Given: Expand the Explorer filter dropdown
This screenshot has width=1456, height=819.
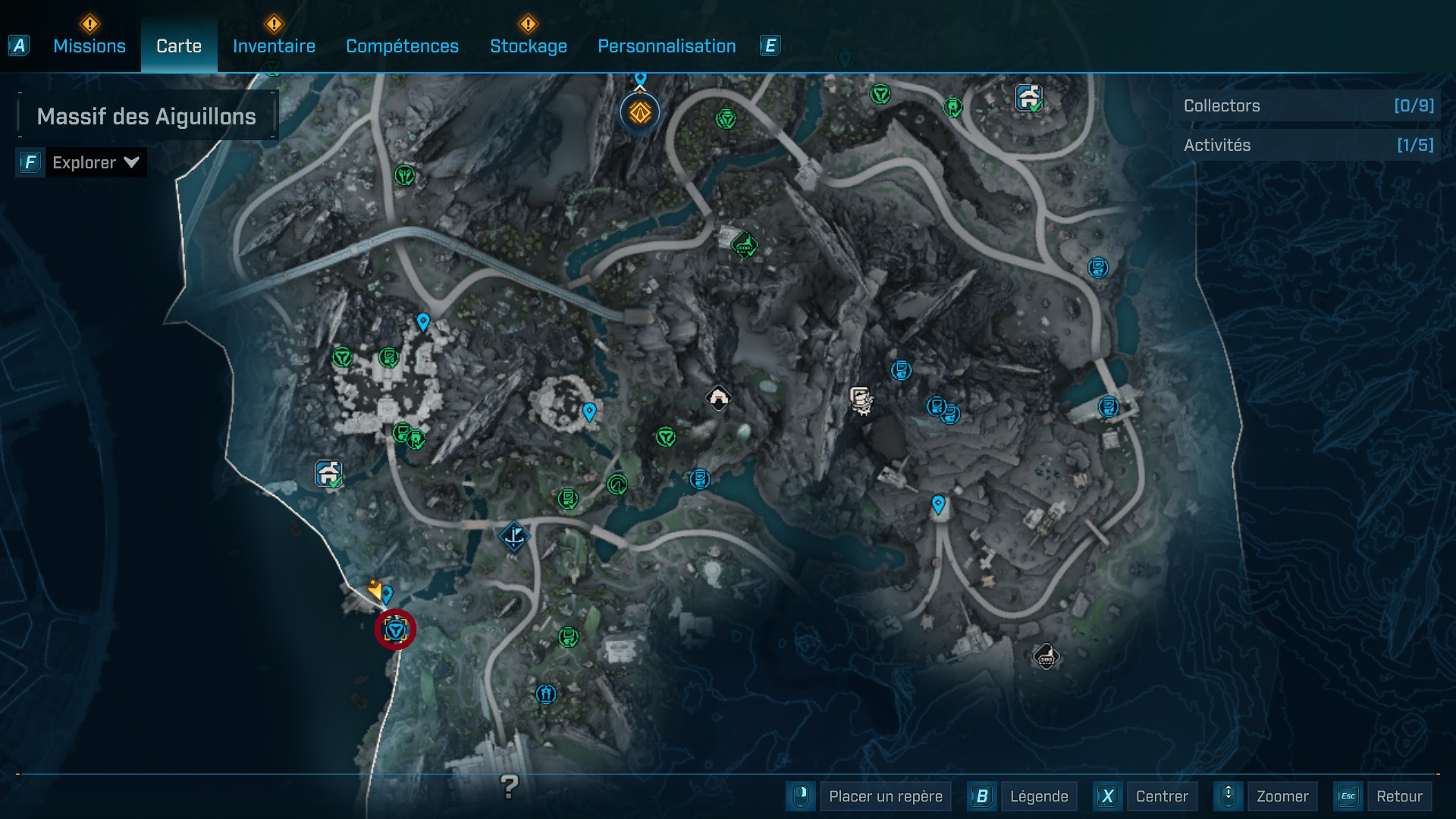Looking at the screenshot, I should pyautogui.click(x=95, y=162).
